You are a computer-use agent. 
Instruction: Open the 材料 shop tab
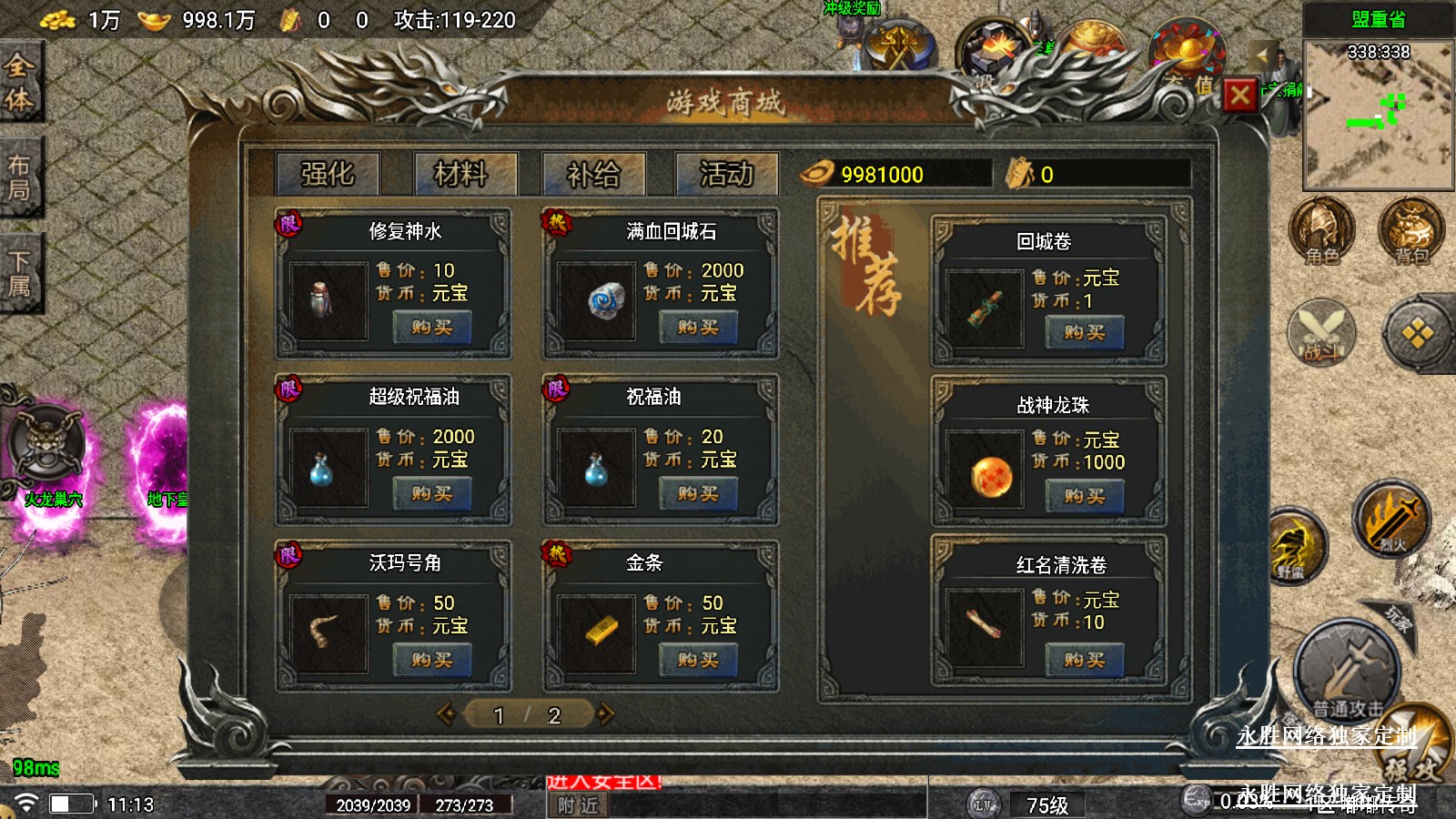(461, 174)
